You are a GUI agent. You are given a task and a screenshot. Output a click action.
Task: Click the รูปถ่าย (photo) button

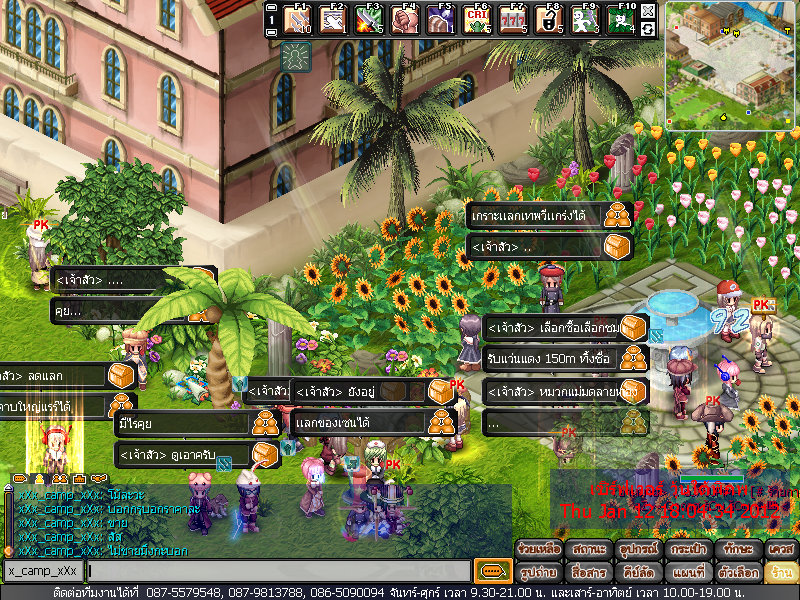point(539,573)
